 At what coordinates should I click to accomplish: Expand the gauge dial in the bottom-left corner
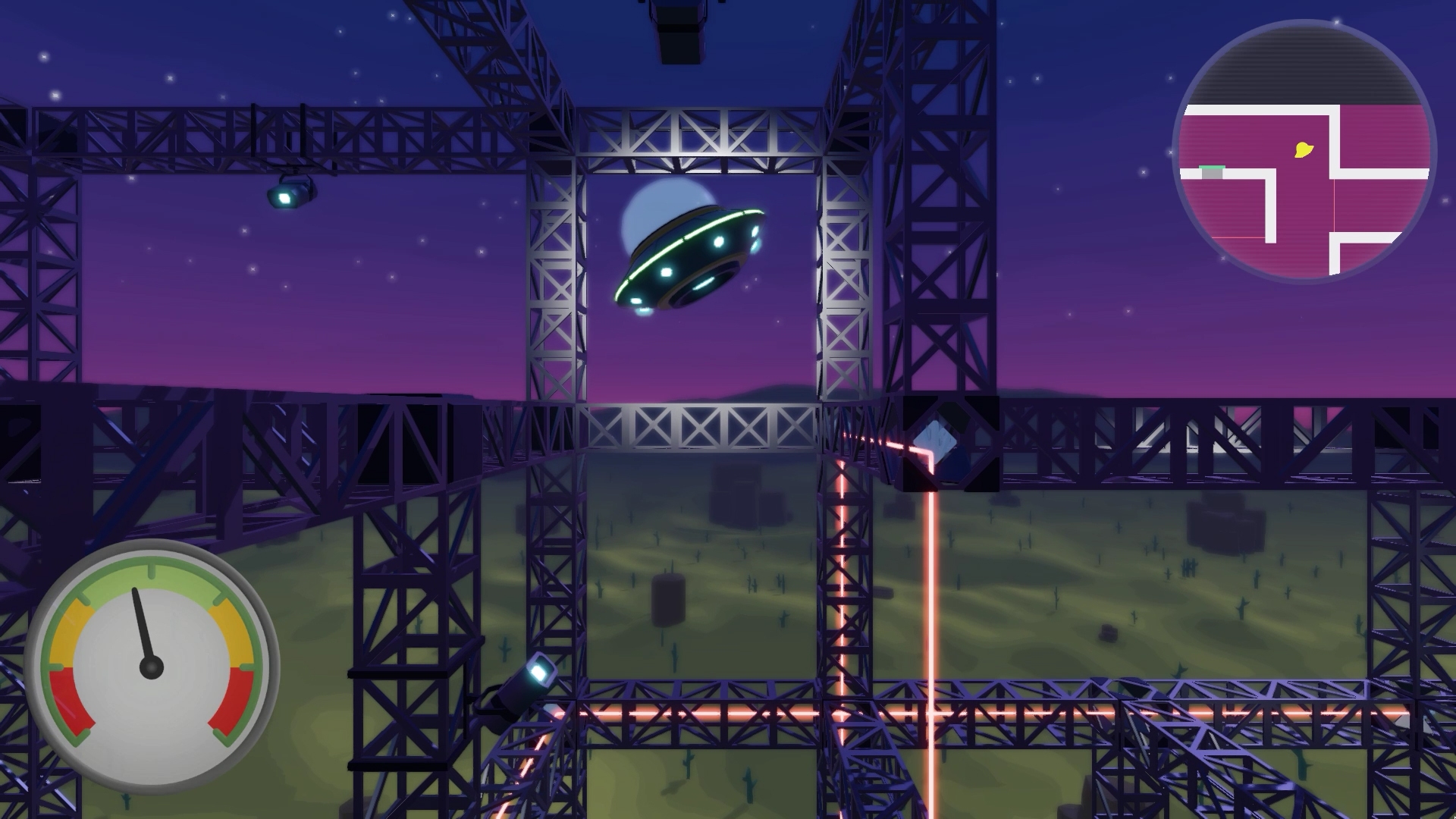tap(152, 667)
